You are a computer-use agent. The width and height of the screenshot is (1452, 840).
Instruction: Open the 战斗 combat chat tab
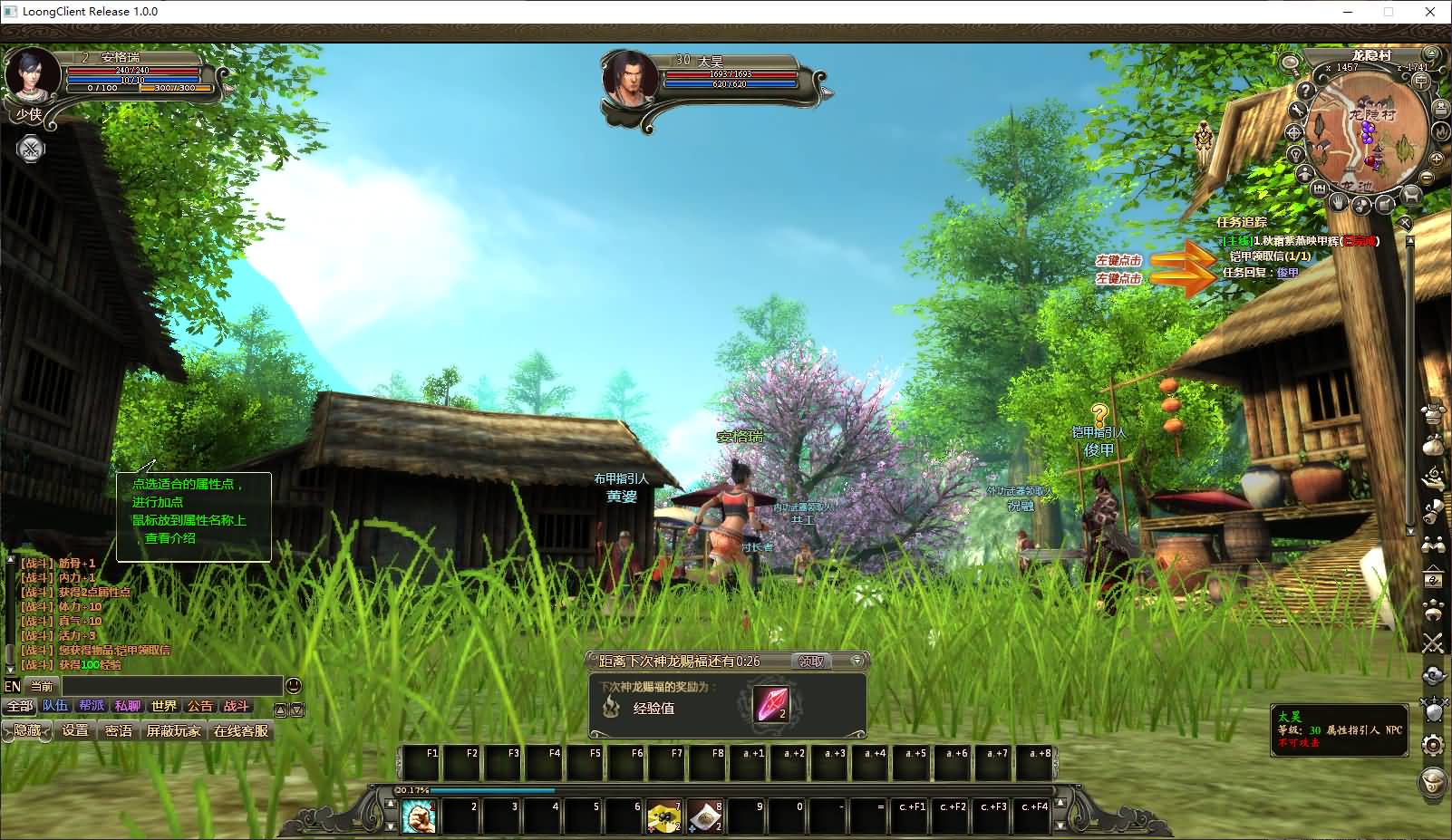click(236, 706)
